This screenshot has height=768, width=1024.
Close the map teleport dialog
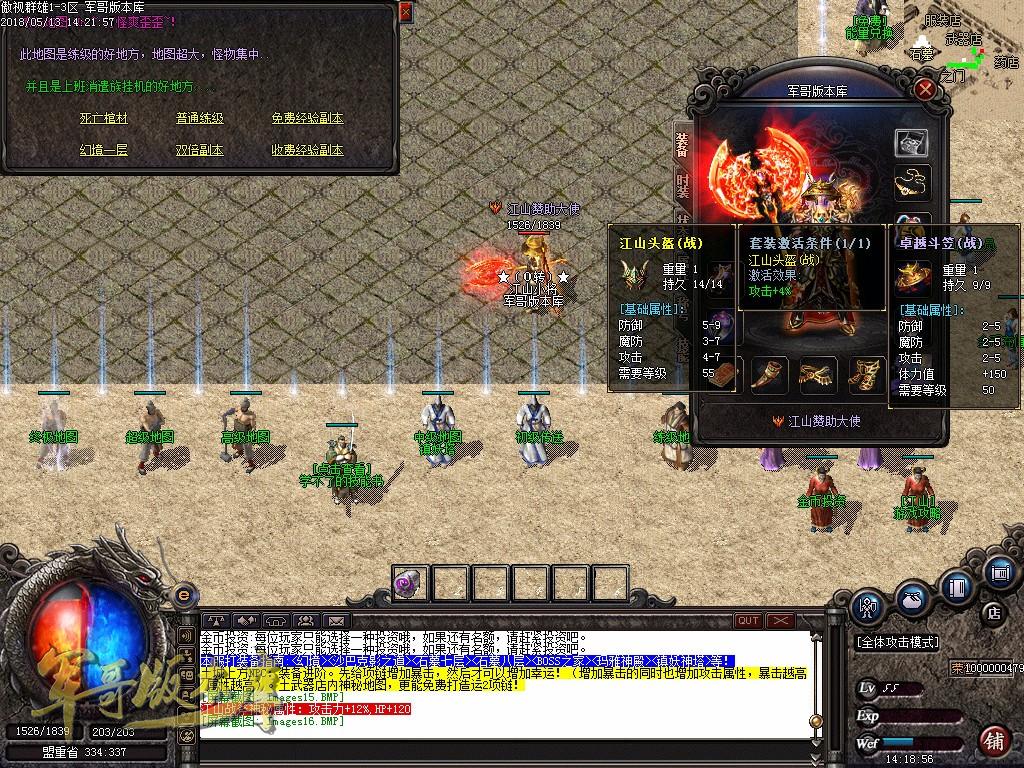(x=404, y=12)
